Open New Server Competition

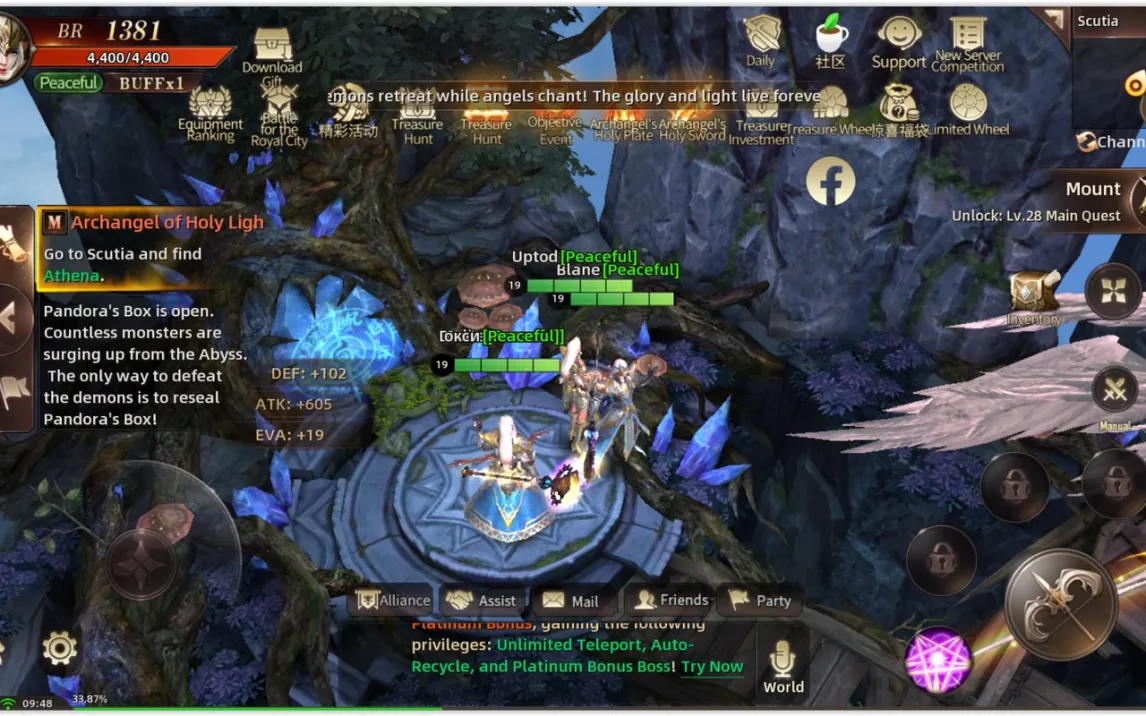[x=968, y=44]
